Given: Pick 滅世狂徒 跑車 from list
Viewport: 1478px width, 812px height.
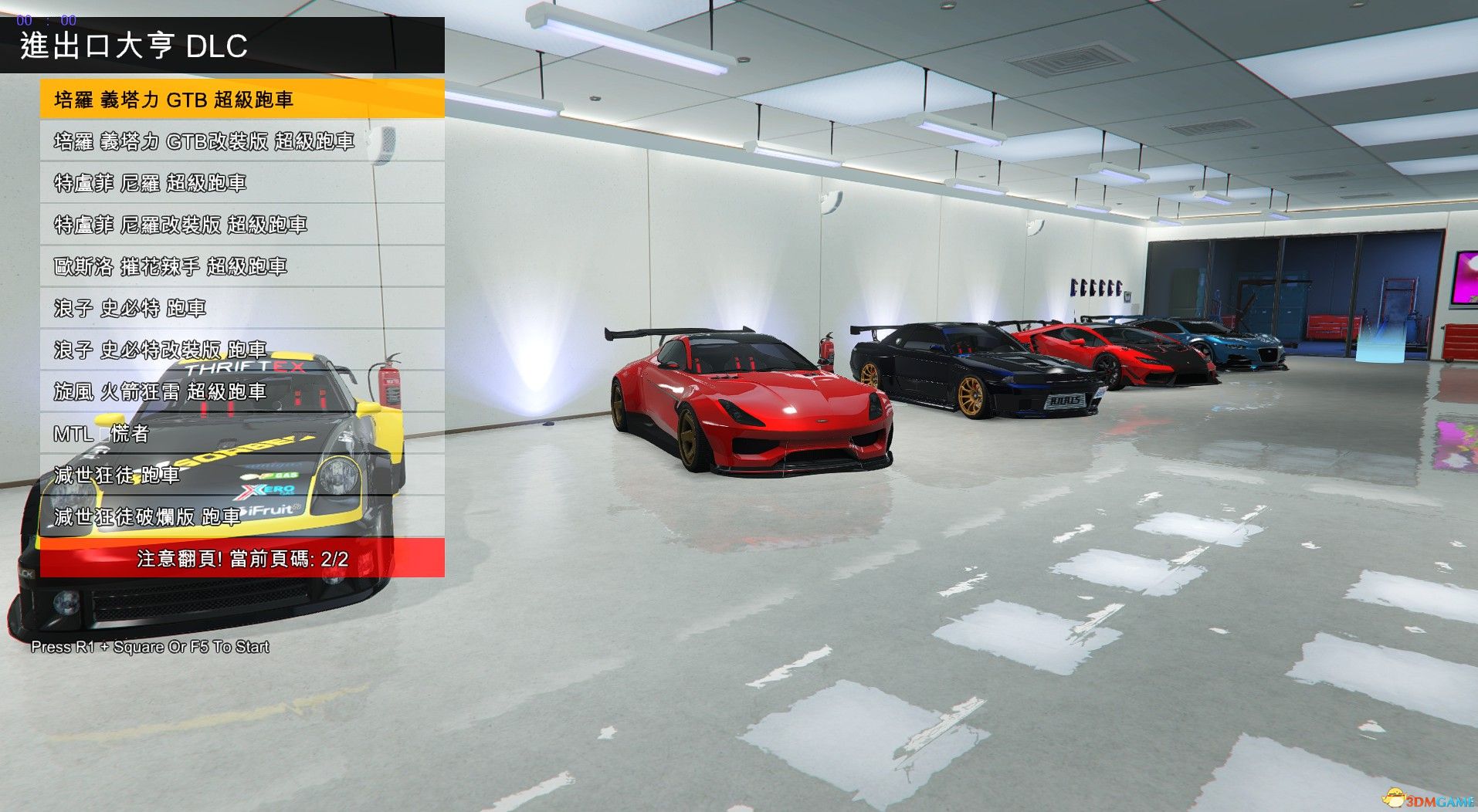Looking at the screenshot, I should tap(242, 475).
